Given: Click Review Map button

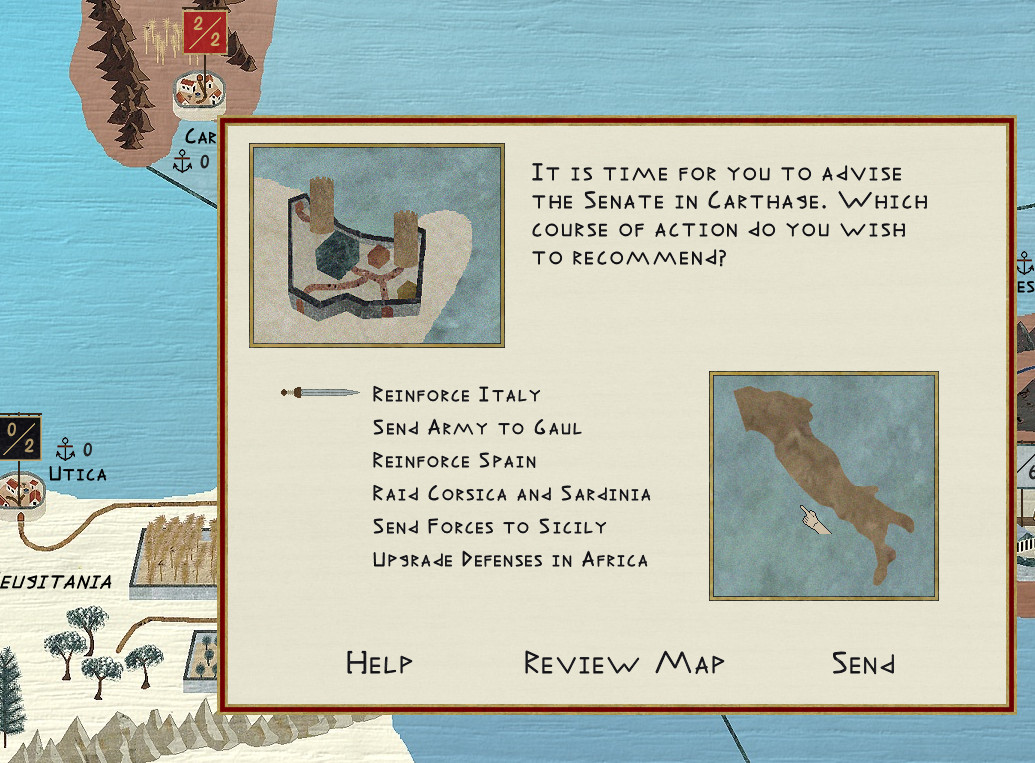Looking at the screenshot, I should click(624, 663).
